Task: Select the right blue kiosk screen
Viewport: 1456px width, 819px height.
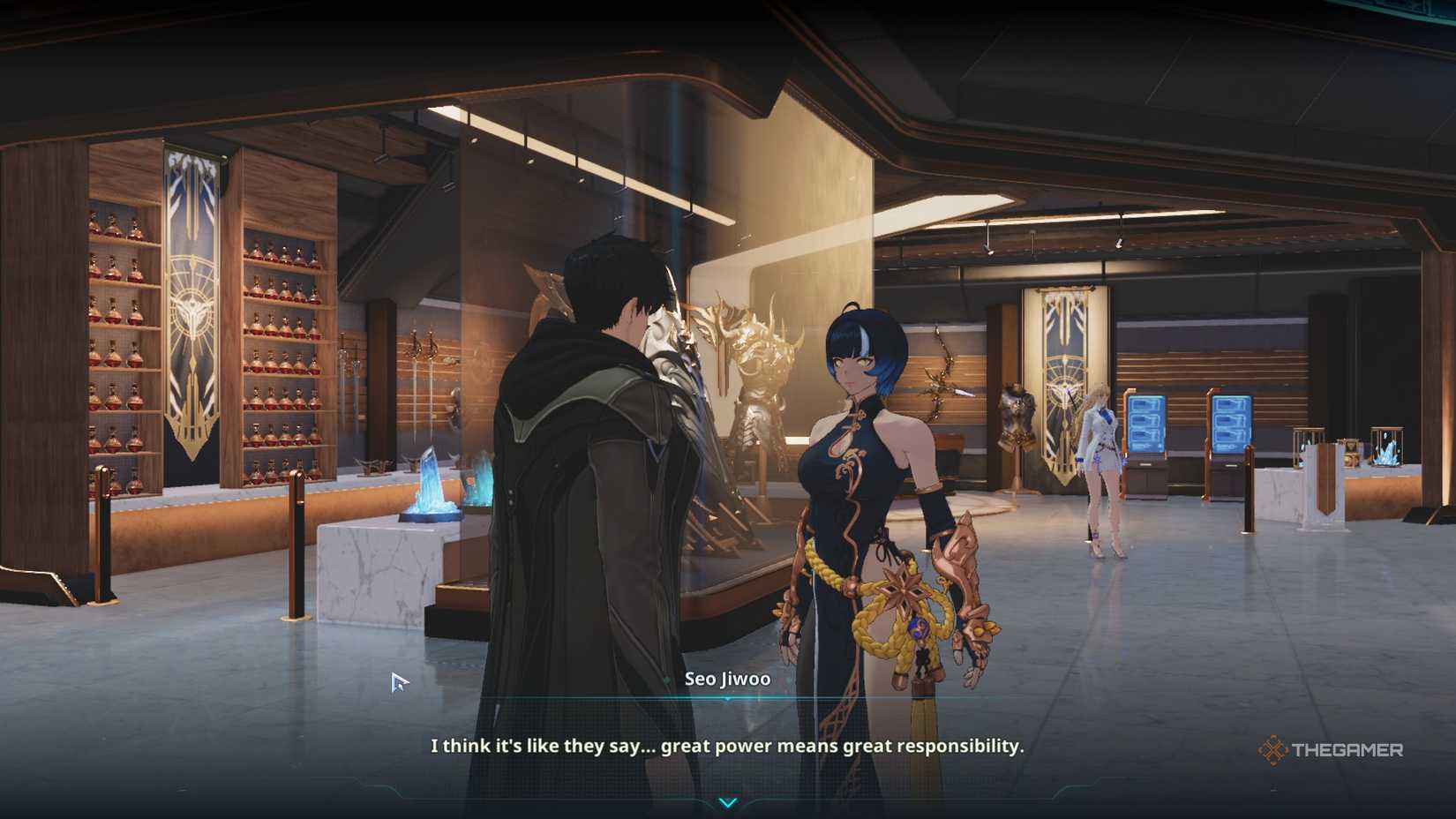Action: pos(1232,425)
